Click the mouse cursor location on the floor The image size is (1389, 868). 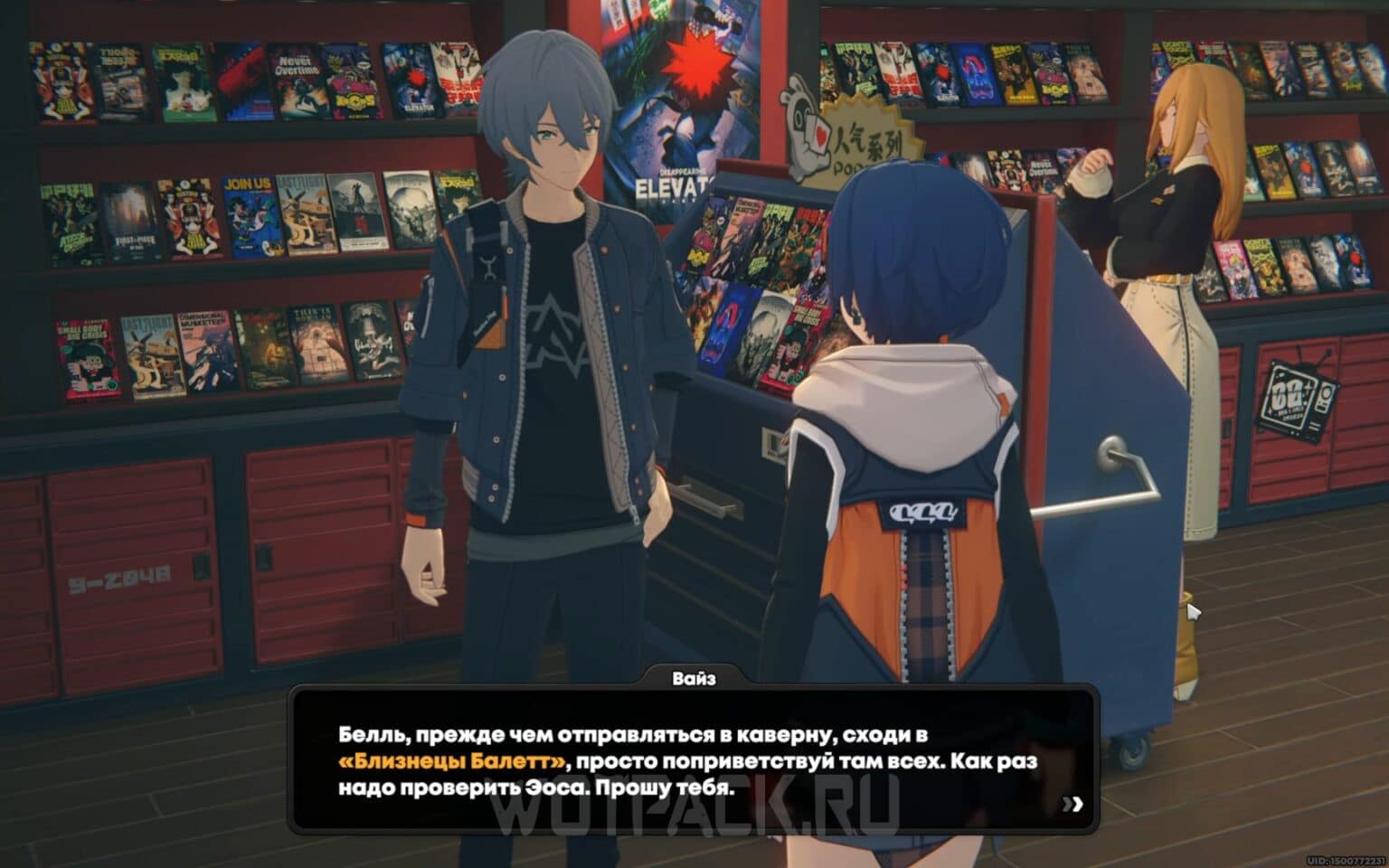(1195, 612)
